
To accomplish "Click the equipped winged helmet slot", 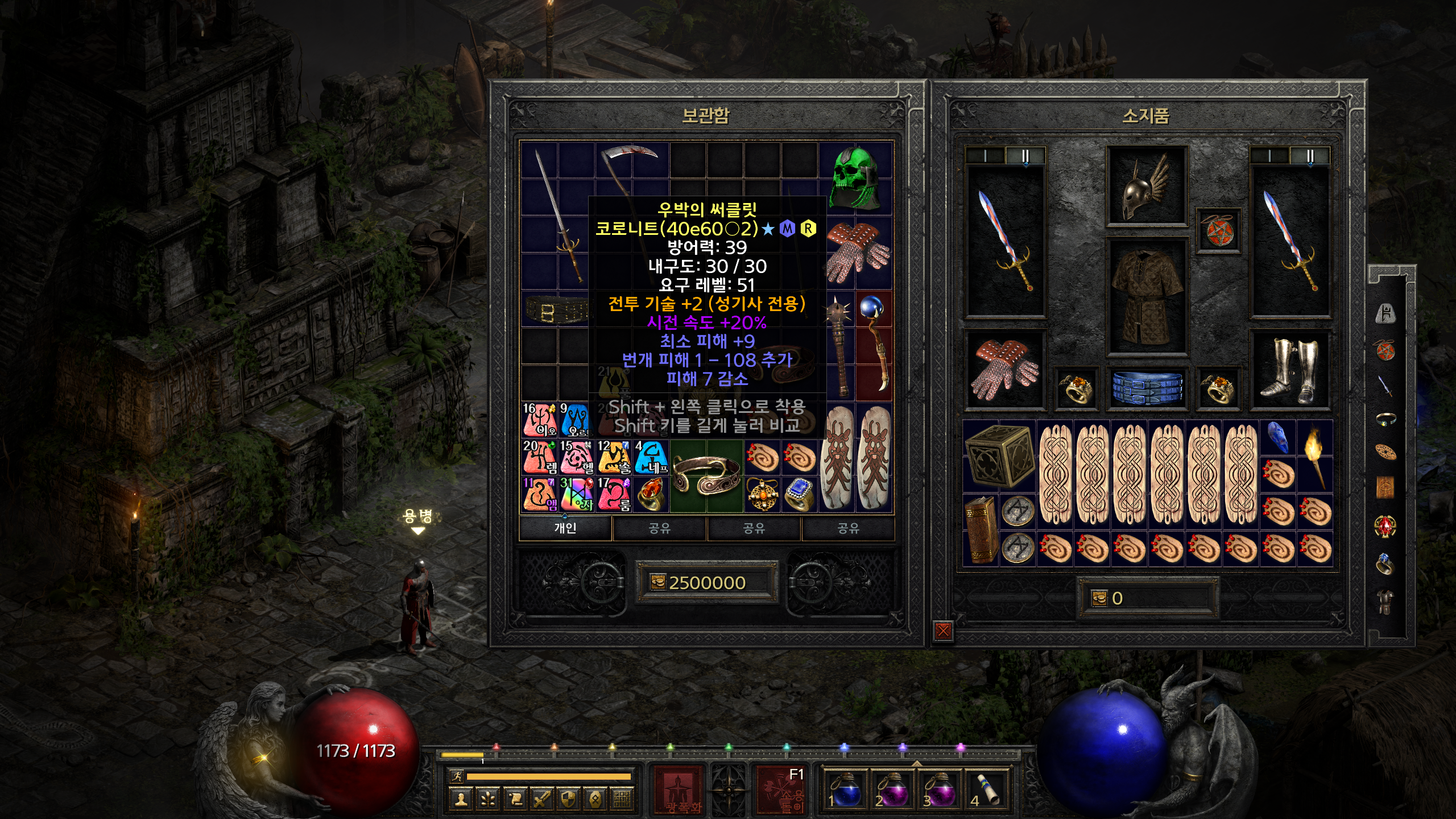I will click(x=1145, y=187).
